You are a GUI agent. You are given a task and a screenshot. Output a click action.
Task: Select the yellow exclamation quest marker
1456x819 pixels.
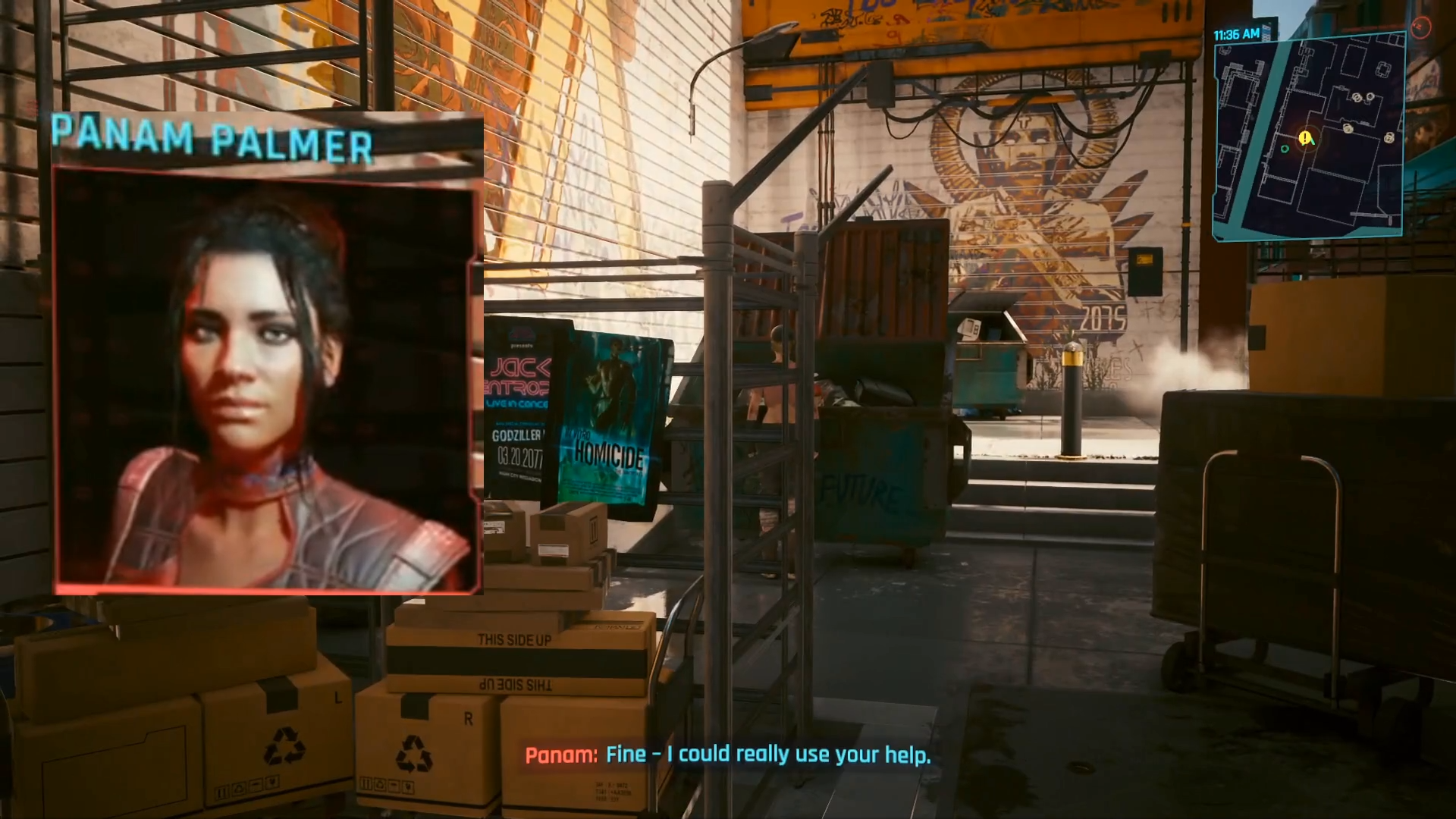(1304, 138)
